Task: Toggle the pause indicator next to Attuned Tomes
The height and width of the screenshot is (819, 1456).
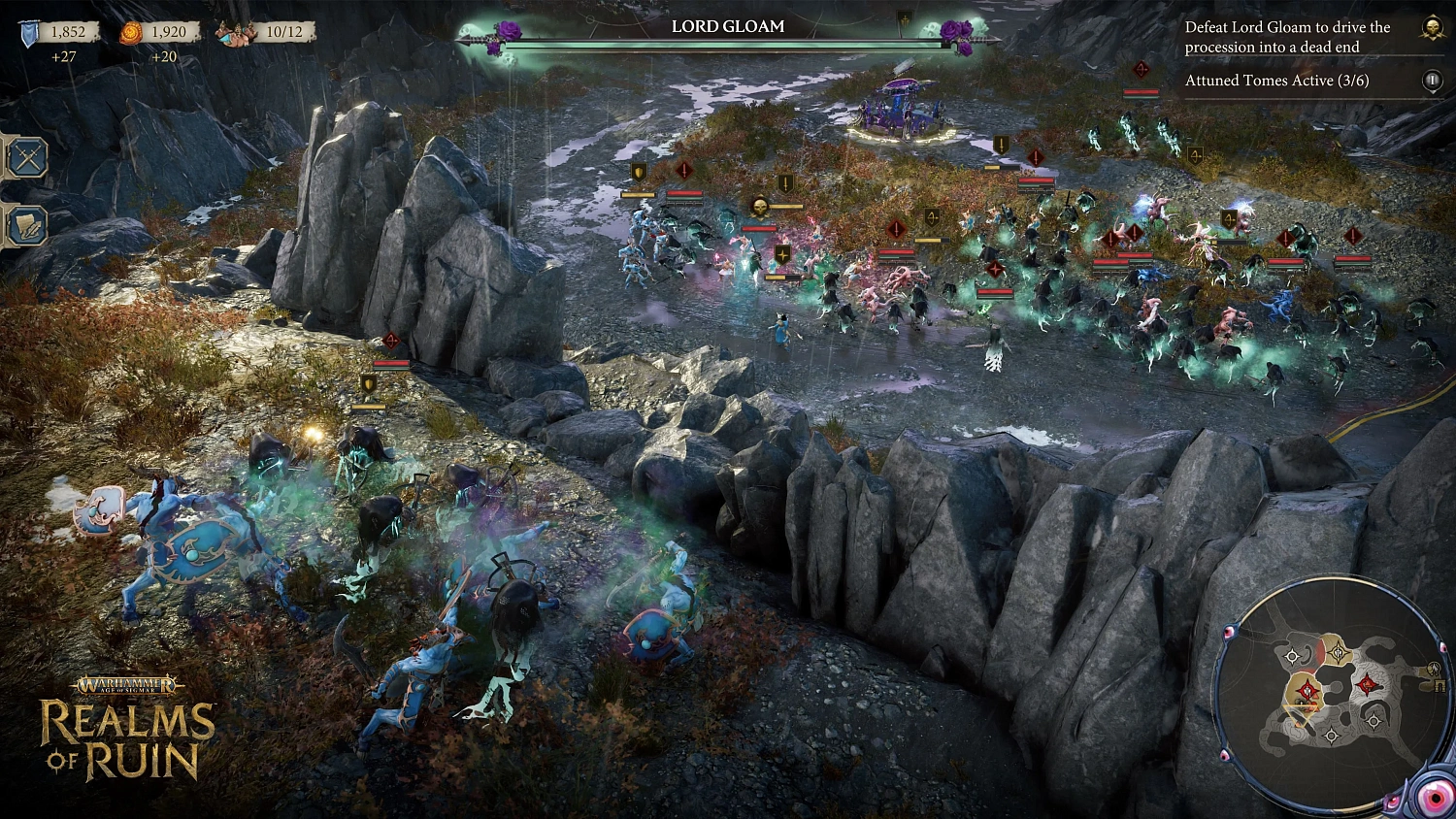Action: coord(1432,81)
